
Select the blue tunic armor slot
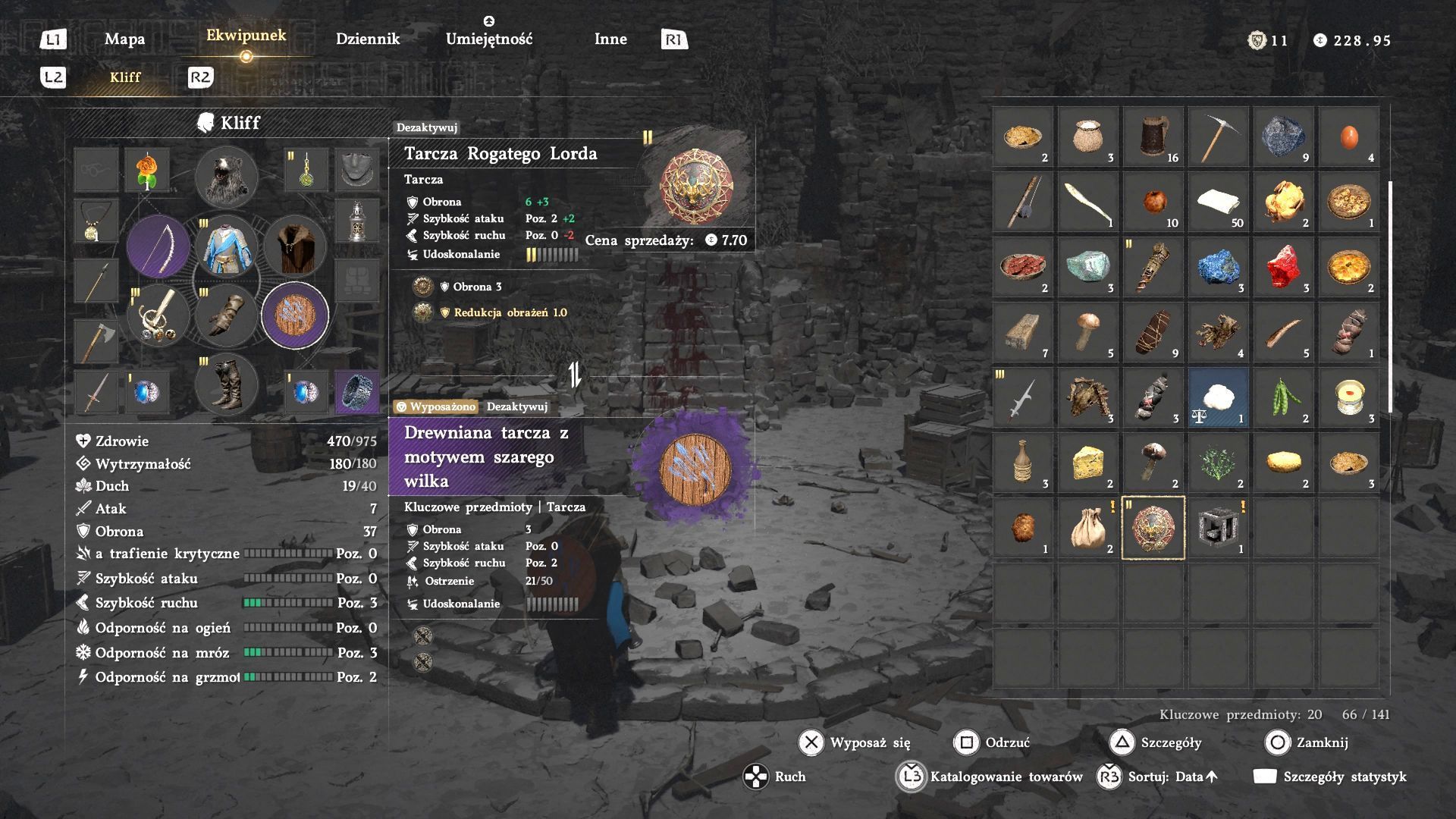(226, 246)
